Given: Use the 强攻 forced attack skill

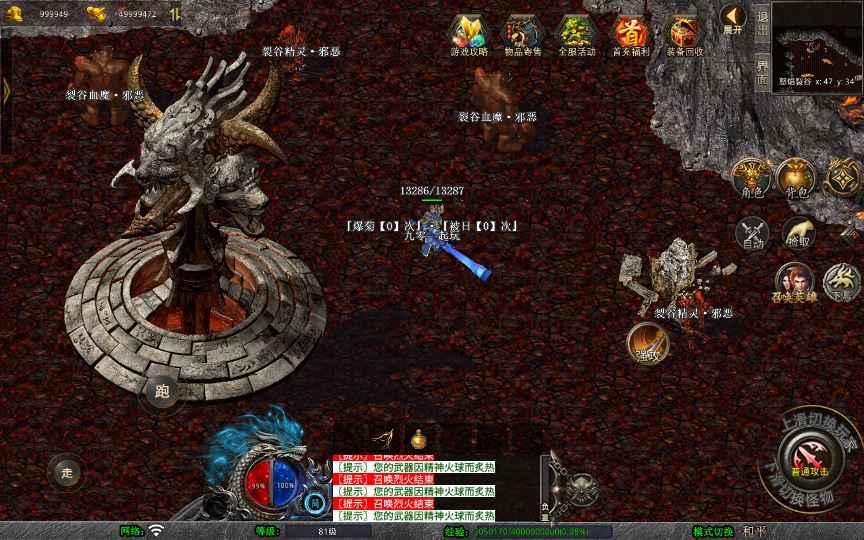Looking at the screenshot, I should 646,342.
